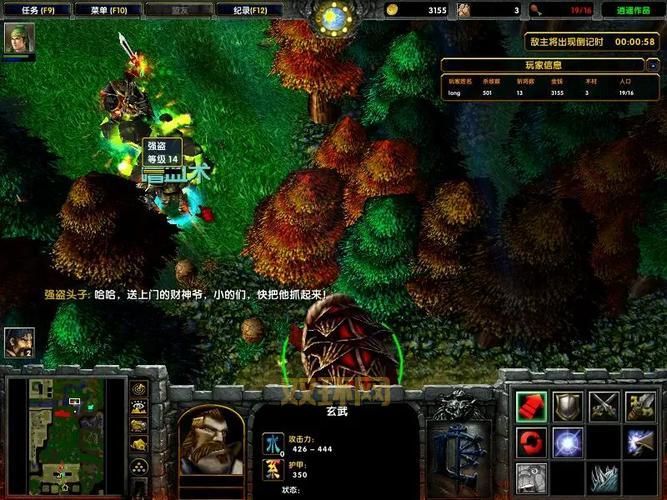Activate the red spiral ability icon
The width and height of the screenshot is (667, 500).
click(x=531, y=441)
